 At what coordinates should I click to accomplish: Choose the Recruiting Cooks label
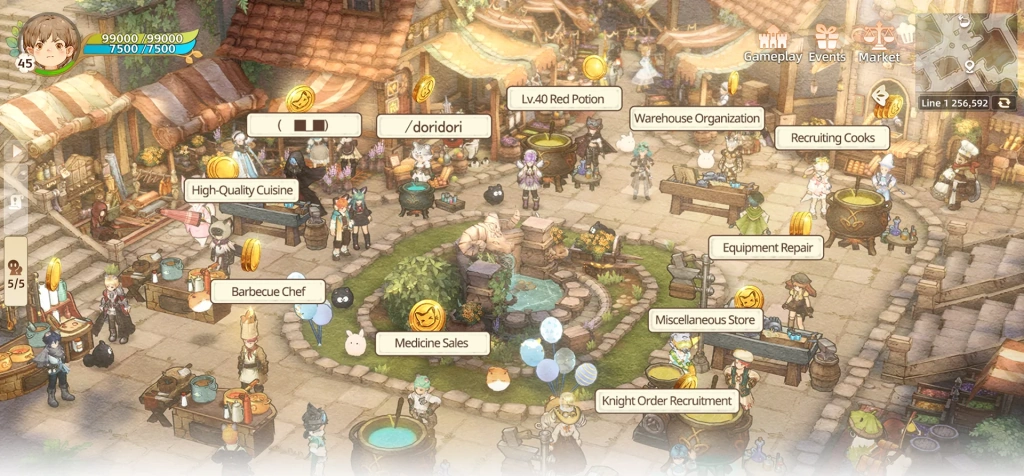tap(832, 138)
